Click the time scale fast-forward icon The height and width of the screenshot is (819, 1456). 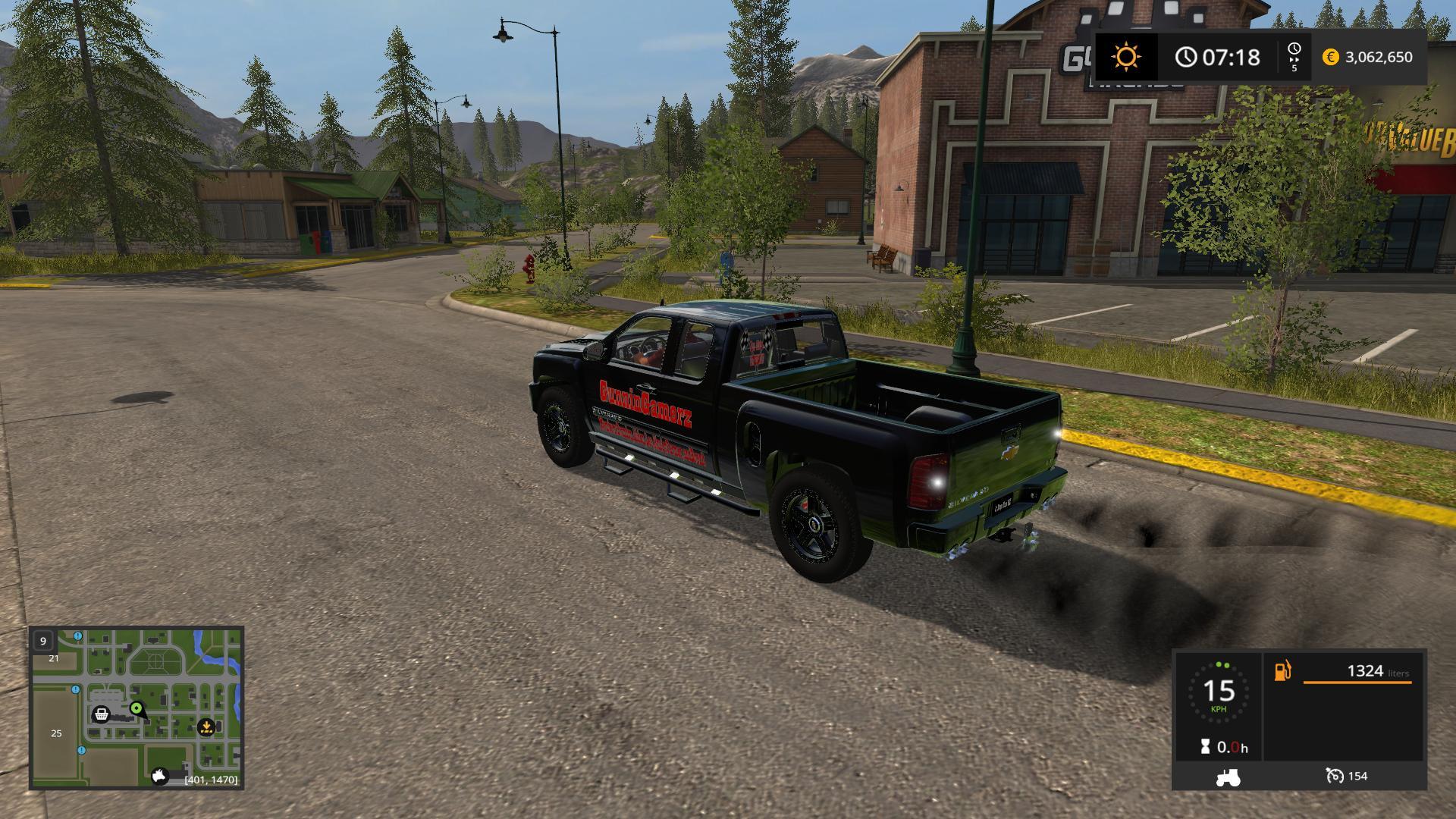1294,57
